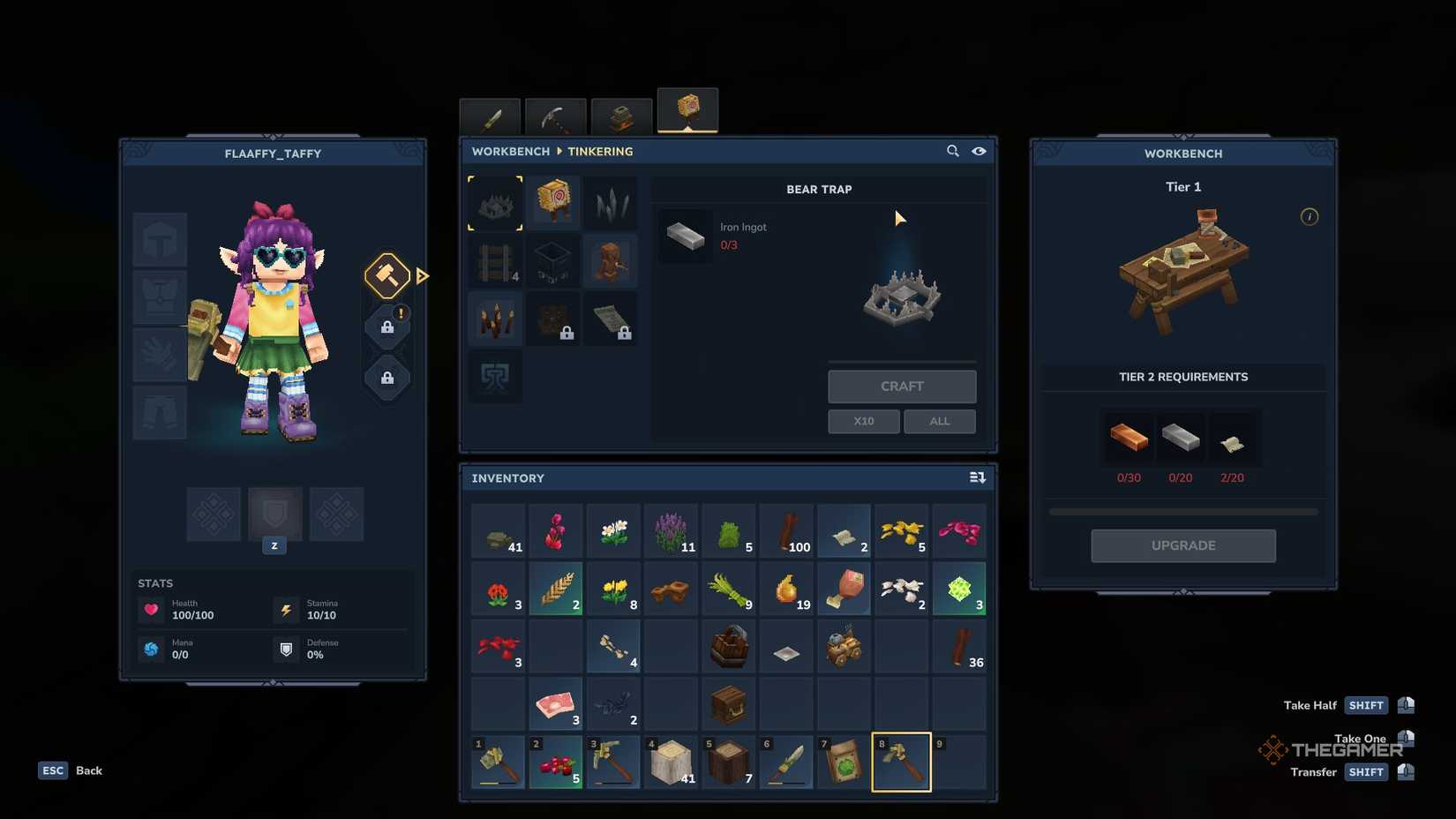The image size is (1456, 819).
Task: Select the highlighted crate category tab
Action: point(687,109)
